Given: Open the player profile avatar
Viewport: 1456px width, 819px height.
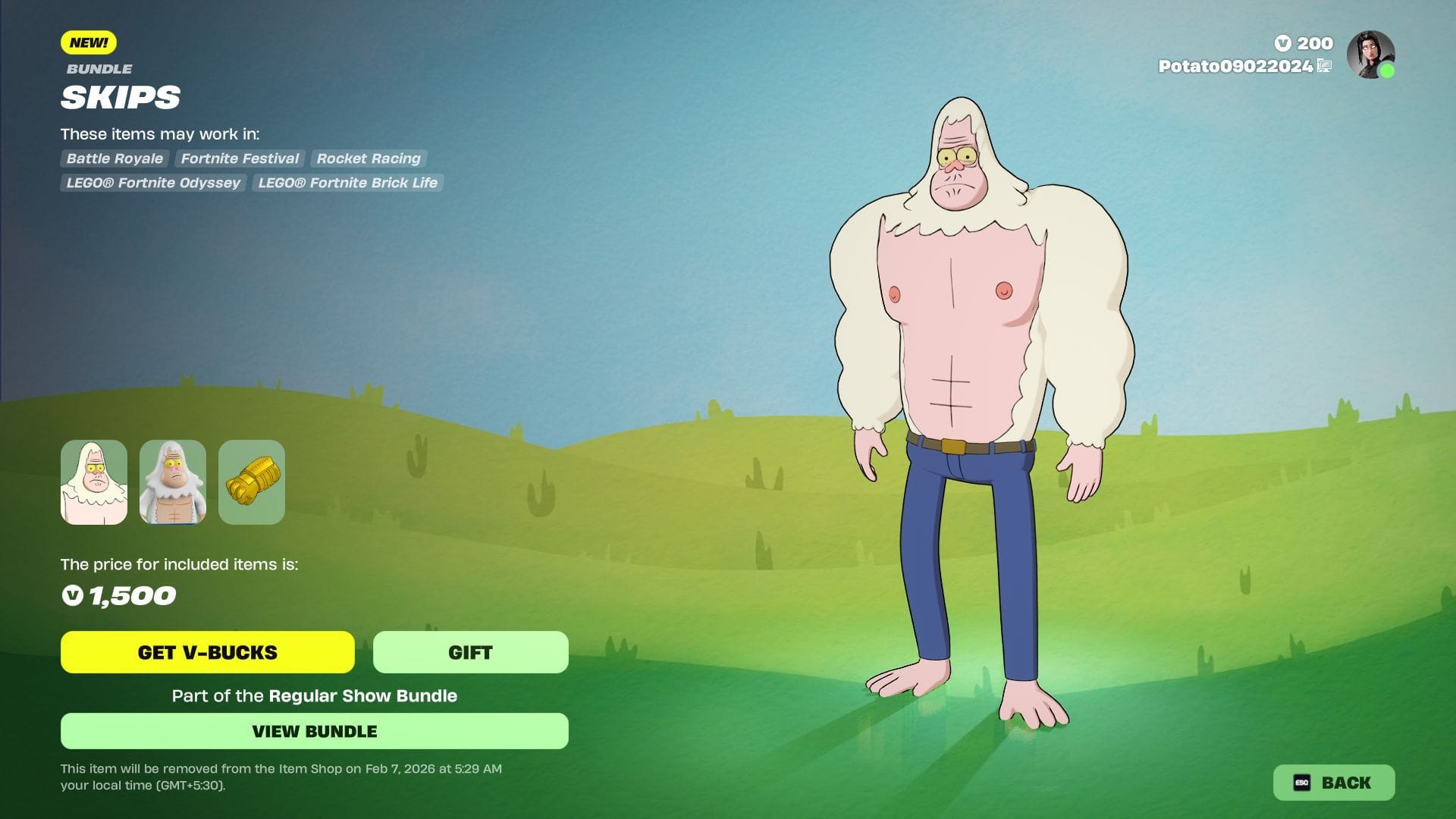Looking at the screenshot, I should 1370,55.
